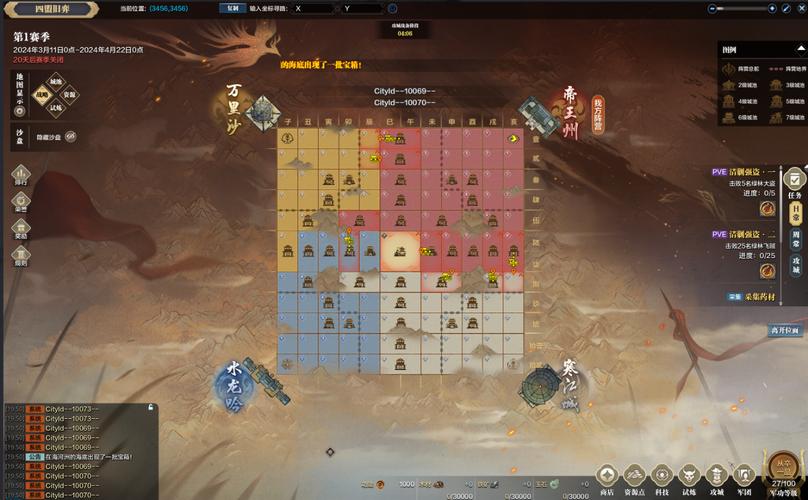This screenshot has height=500, width=808.
Task: Click the 离开位面 leave plane button
Action: coord(784,330)
